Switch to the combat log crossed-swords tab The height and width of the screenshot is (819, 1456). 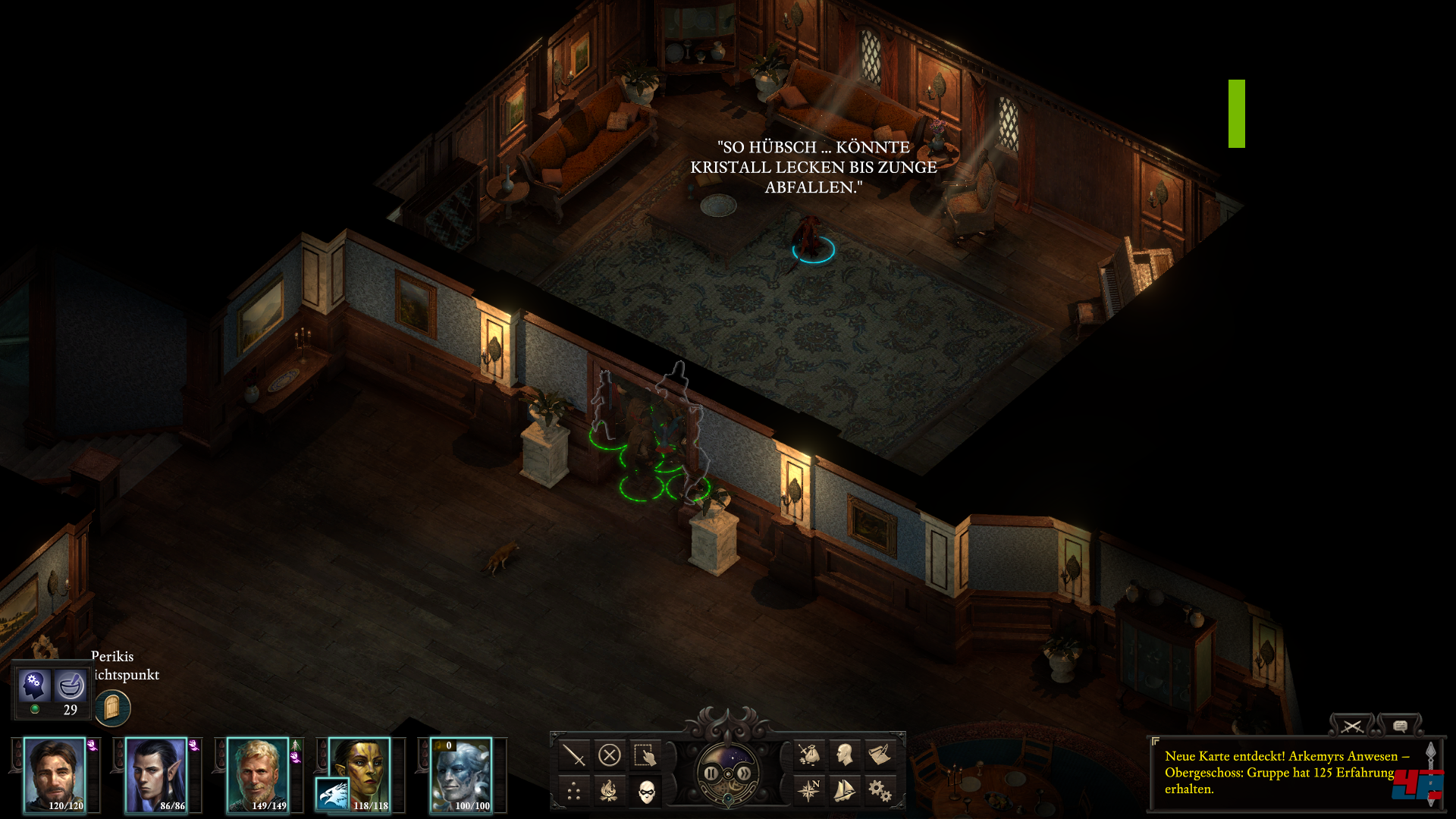click(1351, 726)
